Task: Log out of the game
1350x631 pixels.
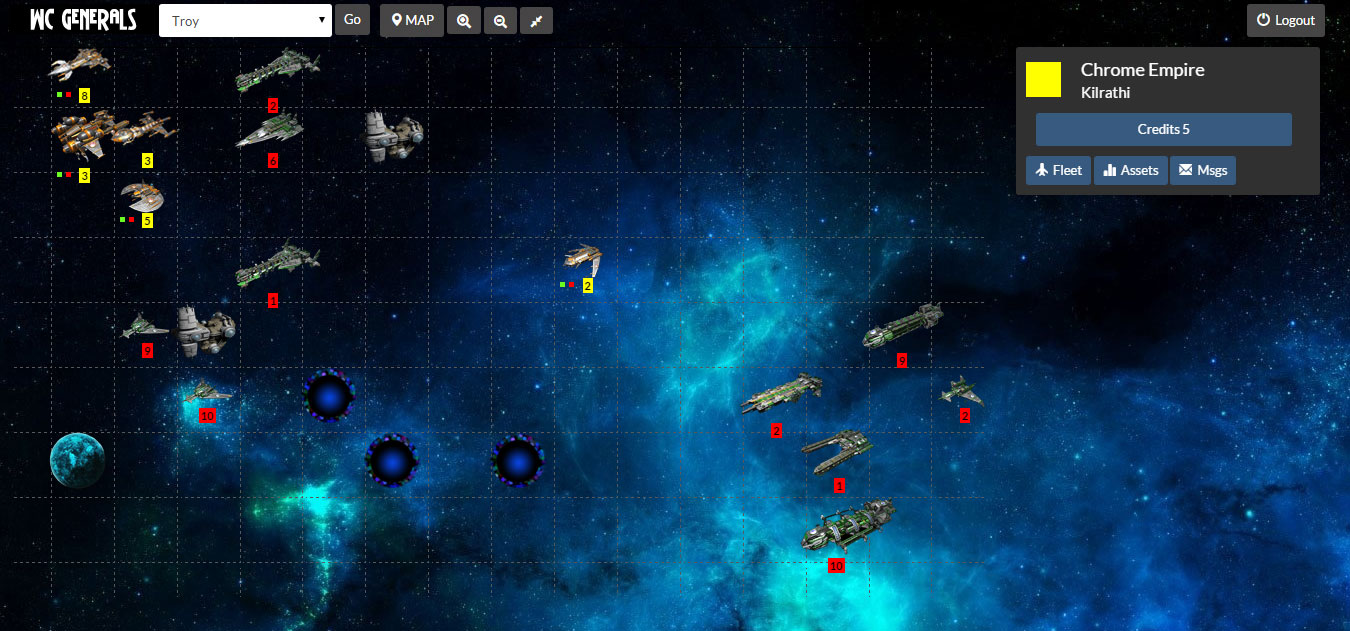Action: pyautogui.click(x=1285, y=20)
